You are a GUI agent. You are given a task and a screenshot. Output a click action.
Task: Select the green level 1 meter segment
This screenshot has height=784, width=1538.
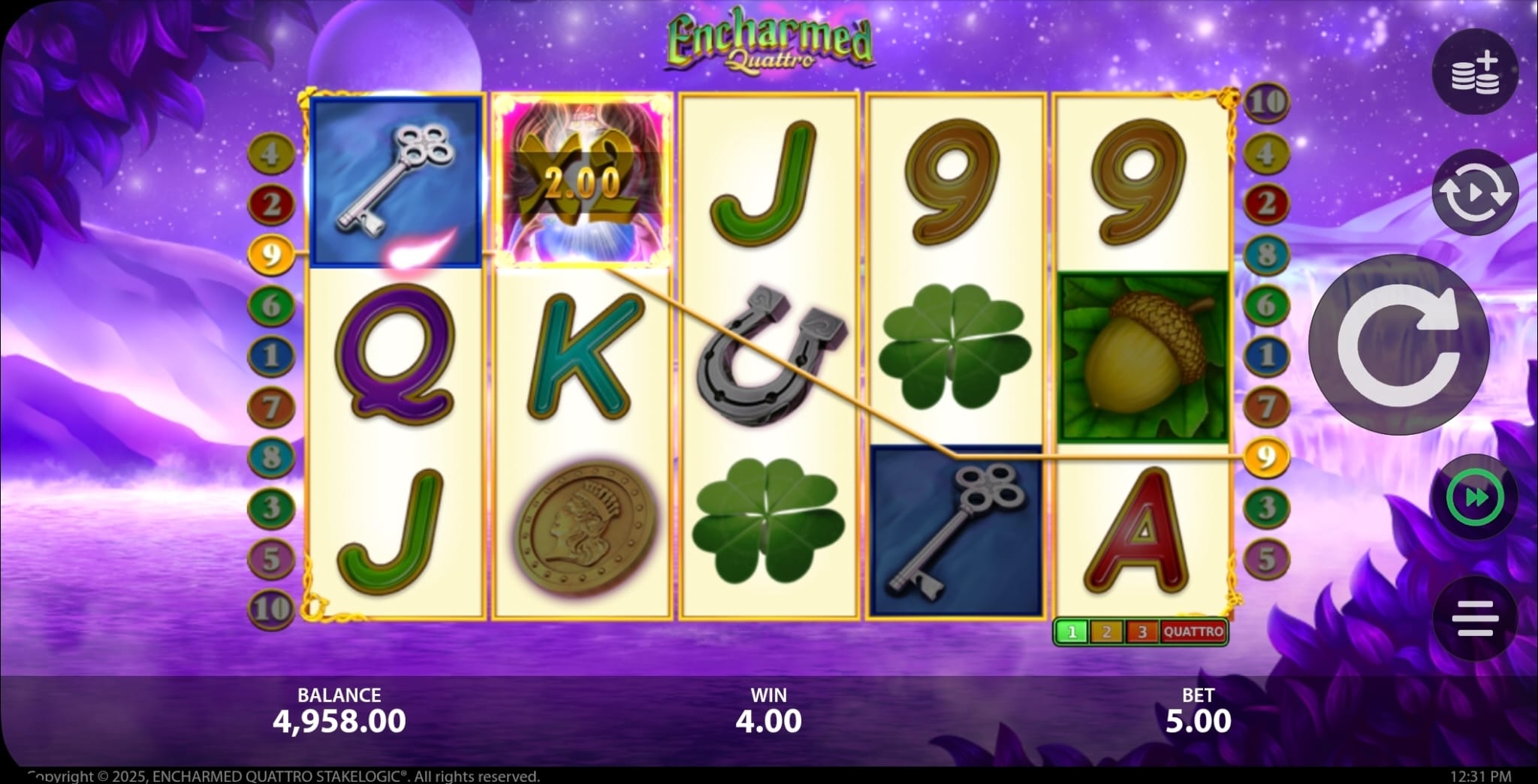[x=1072, y=632]
